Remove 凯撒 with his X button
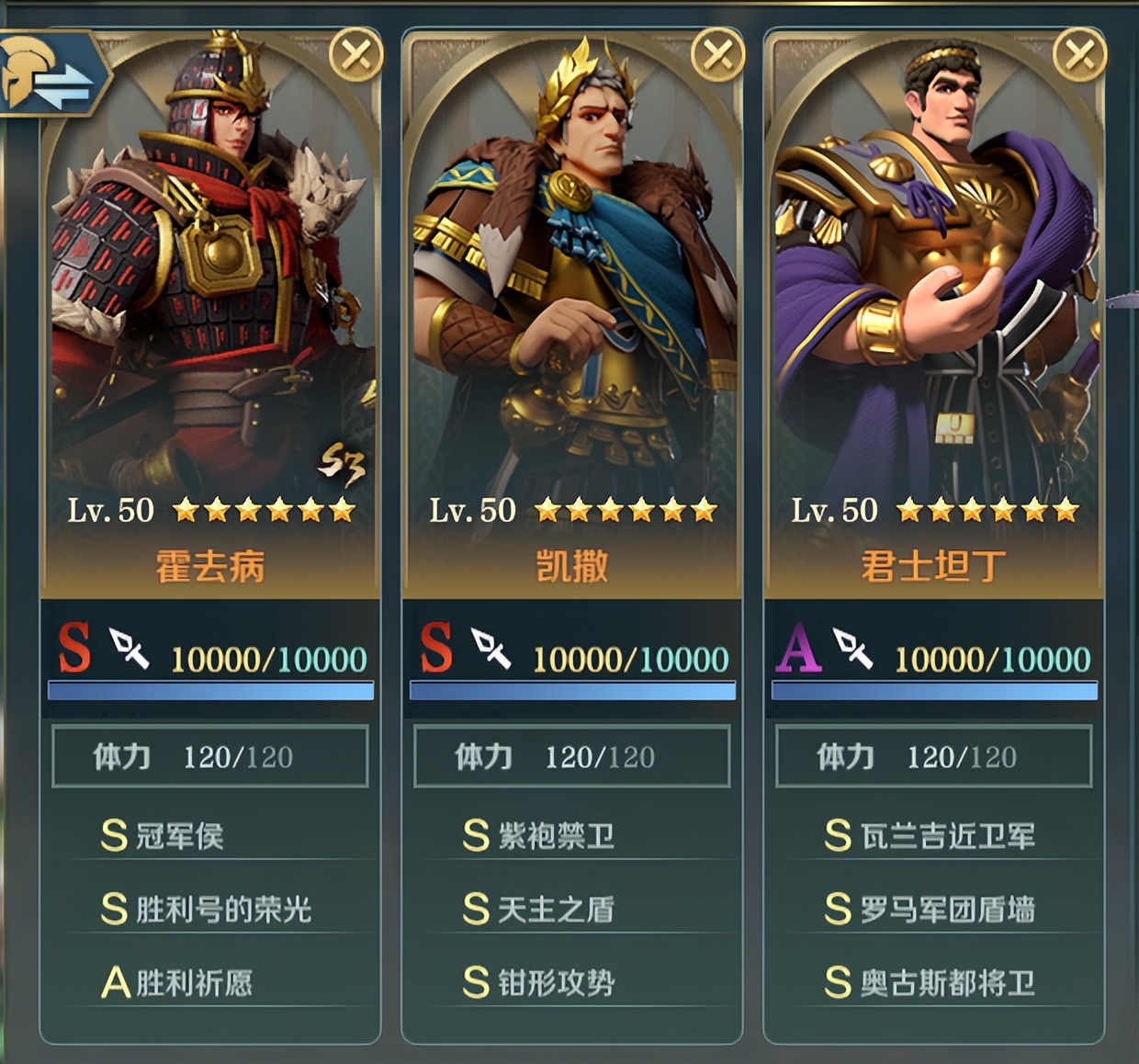Viewport: 1139px width, 1064px height. (717, 55)
